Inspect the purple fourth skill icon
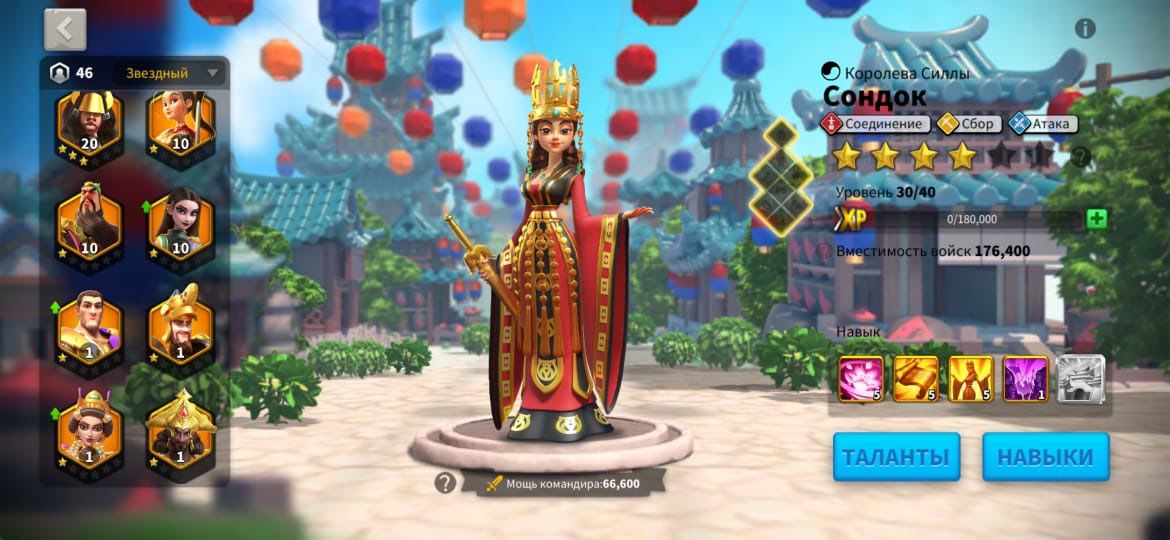 (x=1025, y=379)
